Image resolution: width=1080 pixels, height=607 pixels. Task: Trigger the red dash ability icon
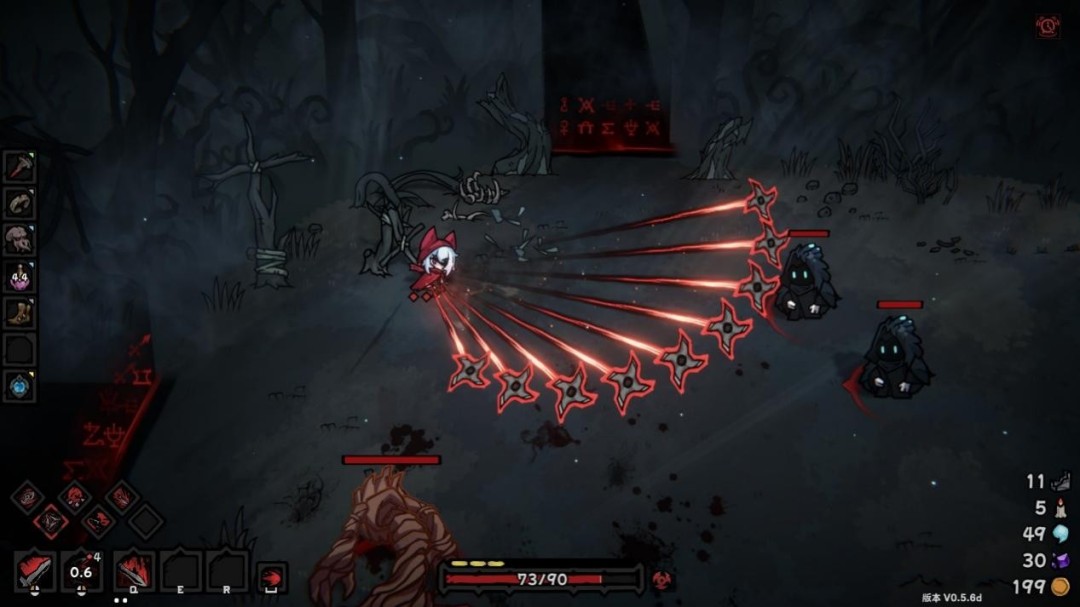pos(271,577)
